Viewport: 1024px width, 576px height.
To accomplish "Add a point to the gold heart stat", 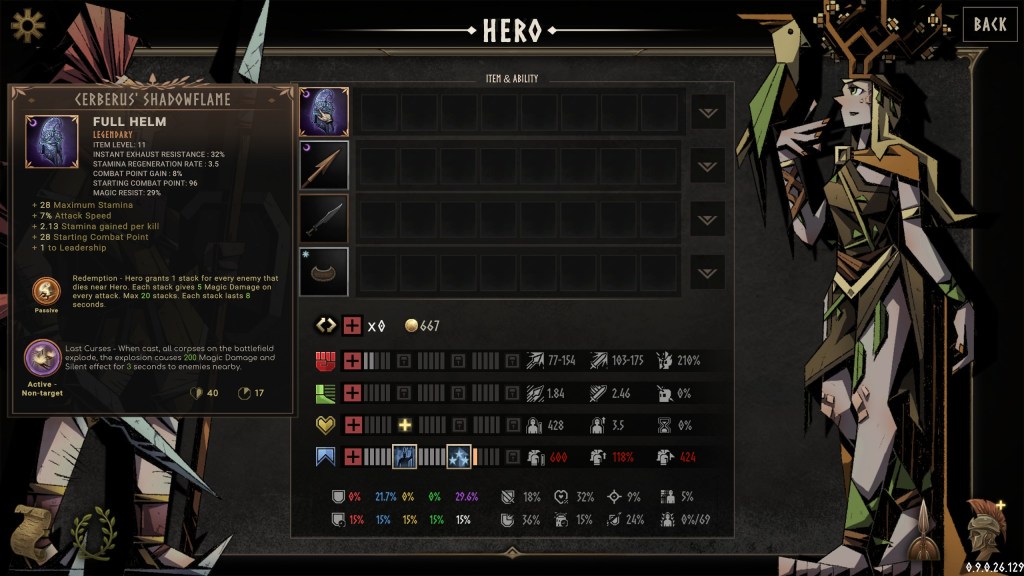I will [x=352, y=424].
